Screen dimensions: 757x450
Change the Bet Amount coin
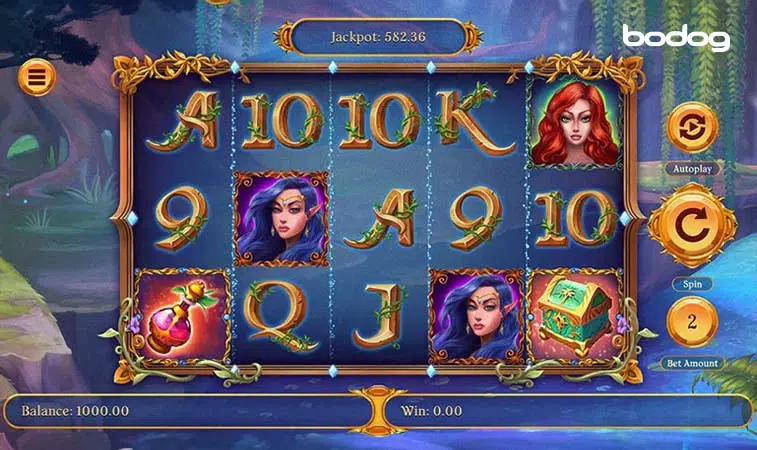point(692,322)
